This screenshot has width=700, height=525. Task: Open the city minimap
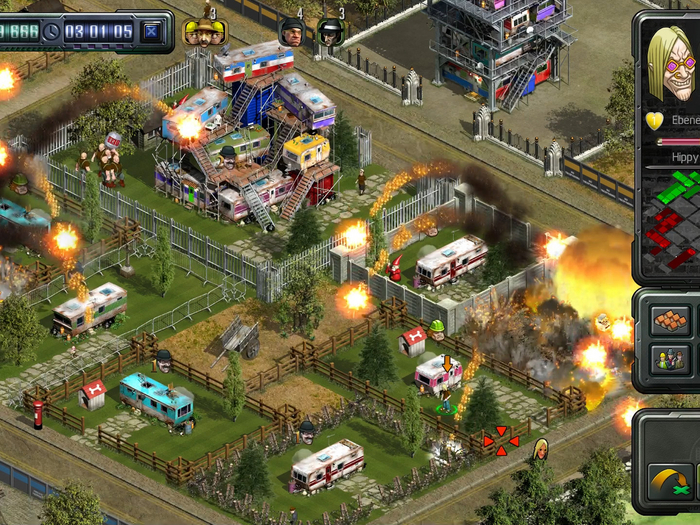click(x=671, y=222)
